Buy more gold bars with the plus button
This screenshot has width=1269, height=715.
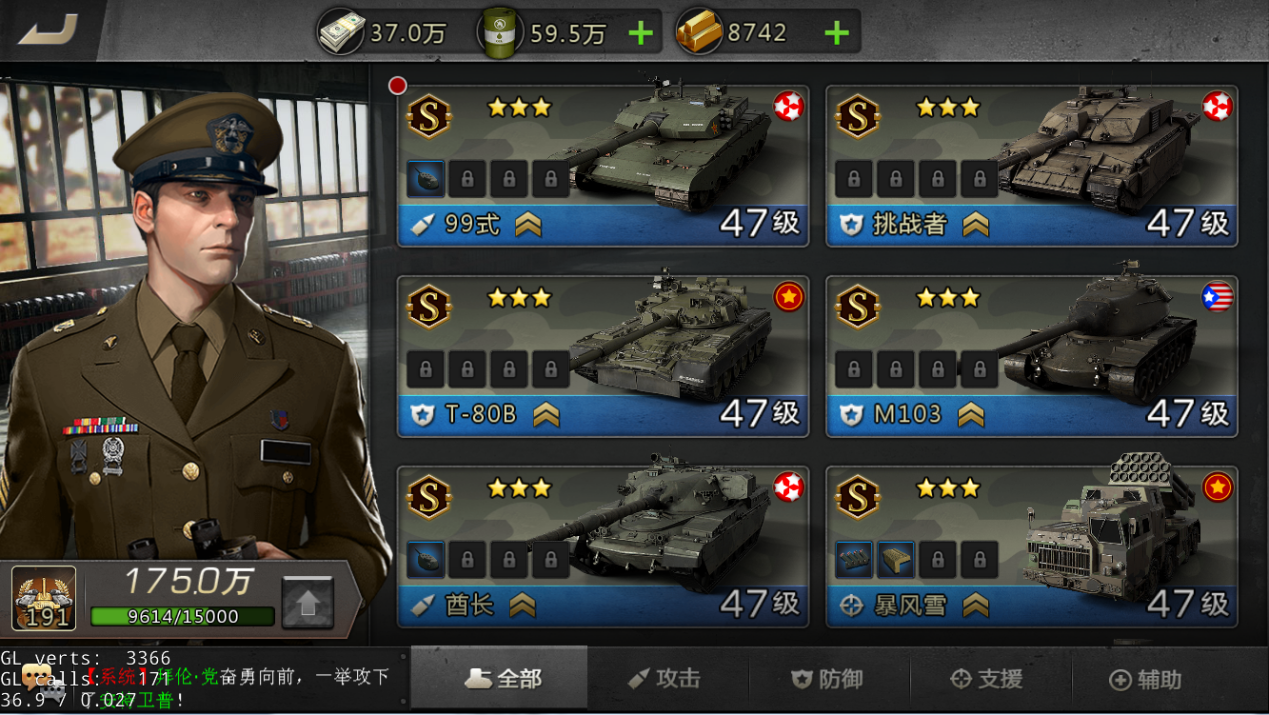pyautogui.click(x=836, y=34)
